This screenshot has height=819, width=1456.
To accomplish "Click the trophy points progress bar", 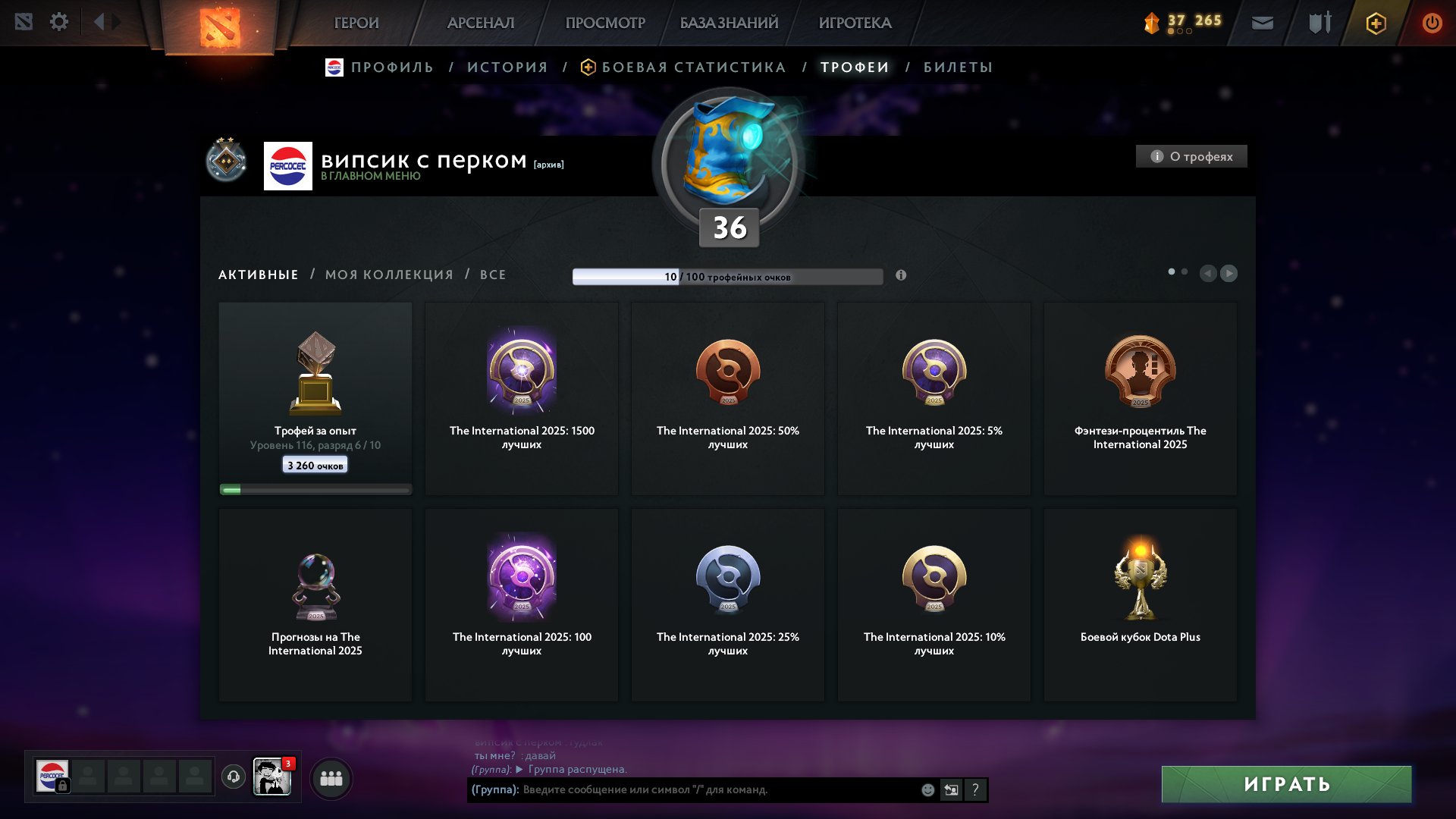I will pos(728,276).
